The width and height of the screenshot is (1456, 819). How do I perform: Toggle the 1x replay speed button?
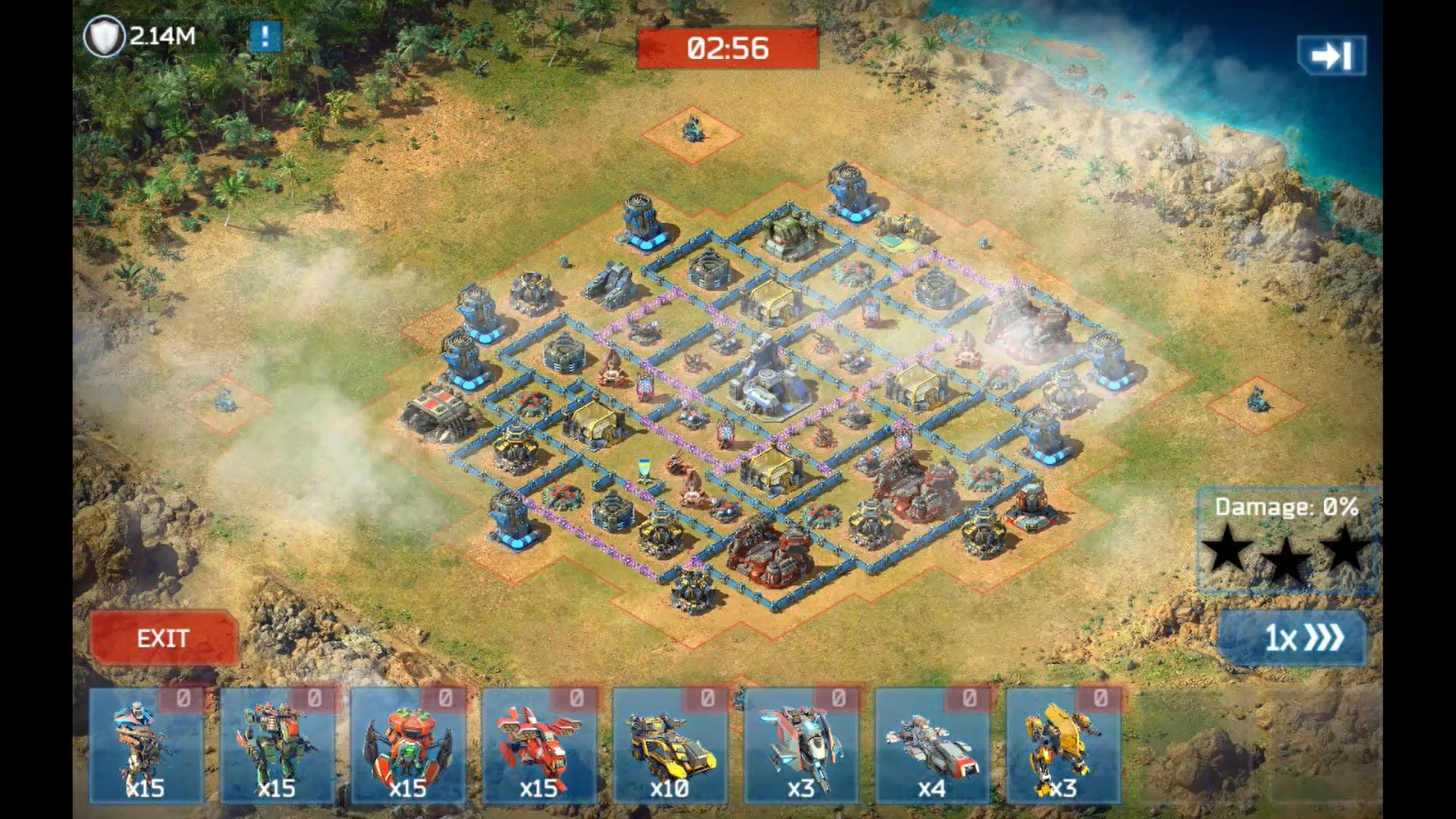click(1292, 638)
